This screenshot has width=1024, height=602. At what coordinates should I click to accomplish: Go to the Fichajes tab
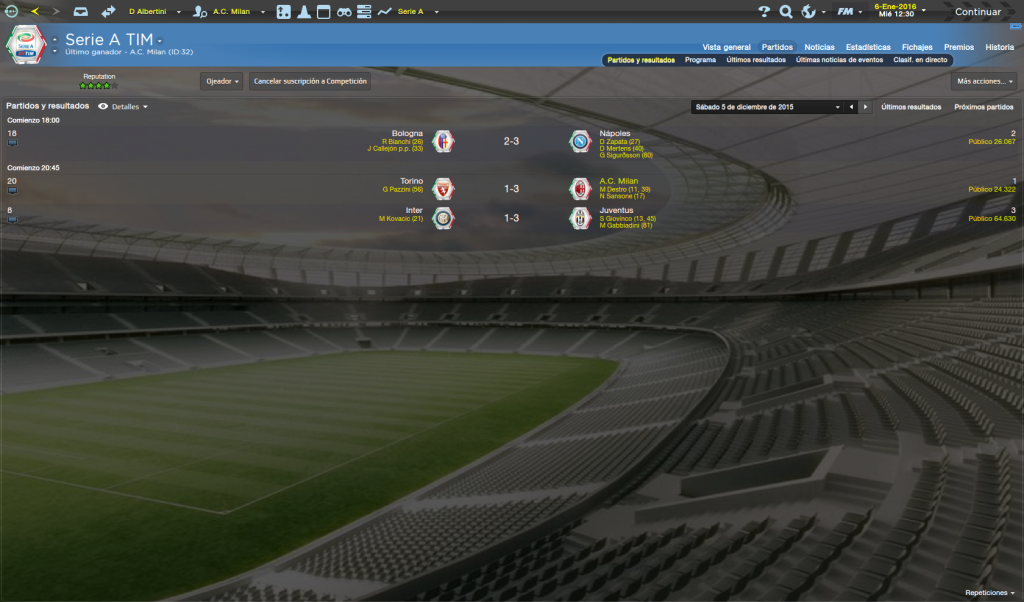pos(917,47)
